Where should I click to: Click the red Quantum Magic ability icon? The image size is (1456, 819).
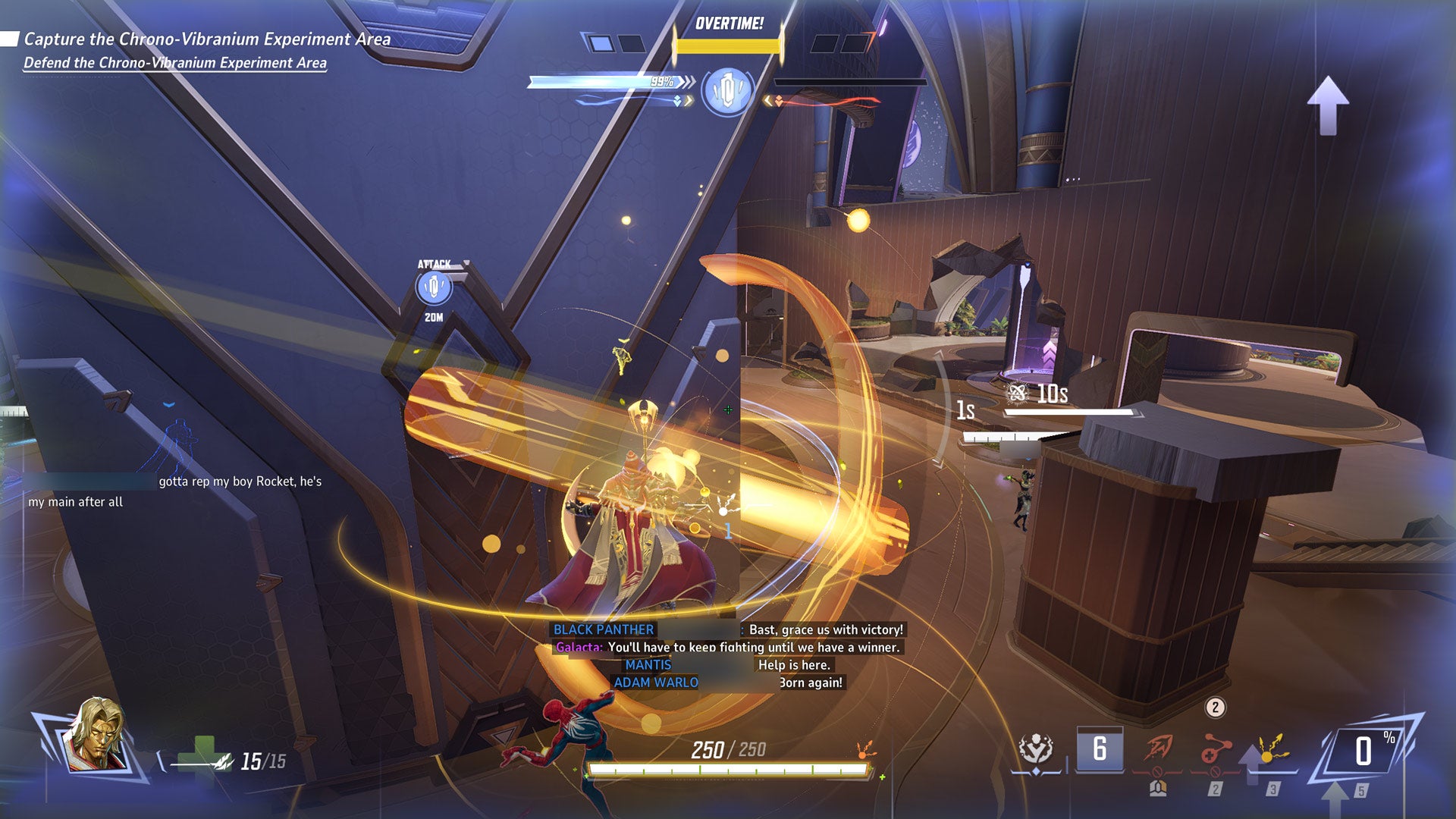click(1157, 747)
